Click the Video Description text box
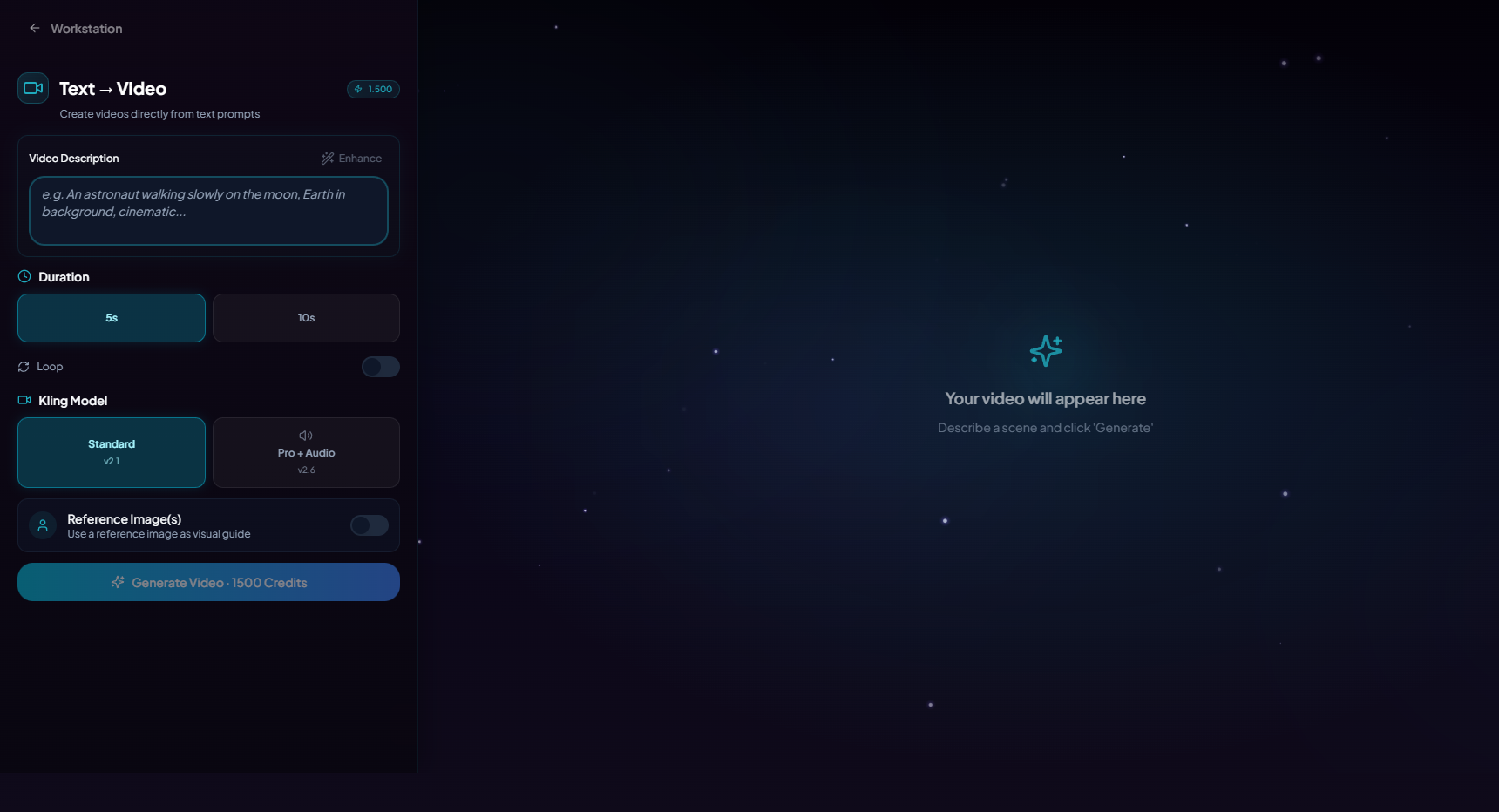1499x812 pixels. tap(208, 211)
